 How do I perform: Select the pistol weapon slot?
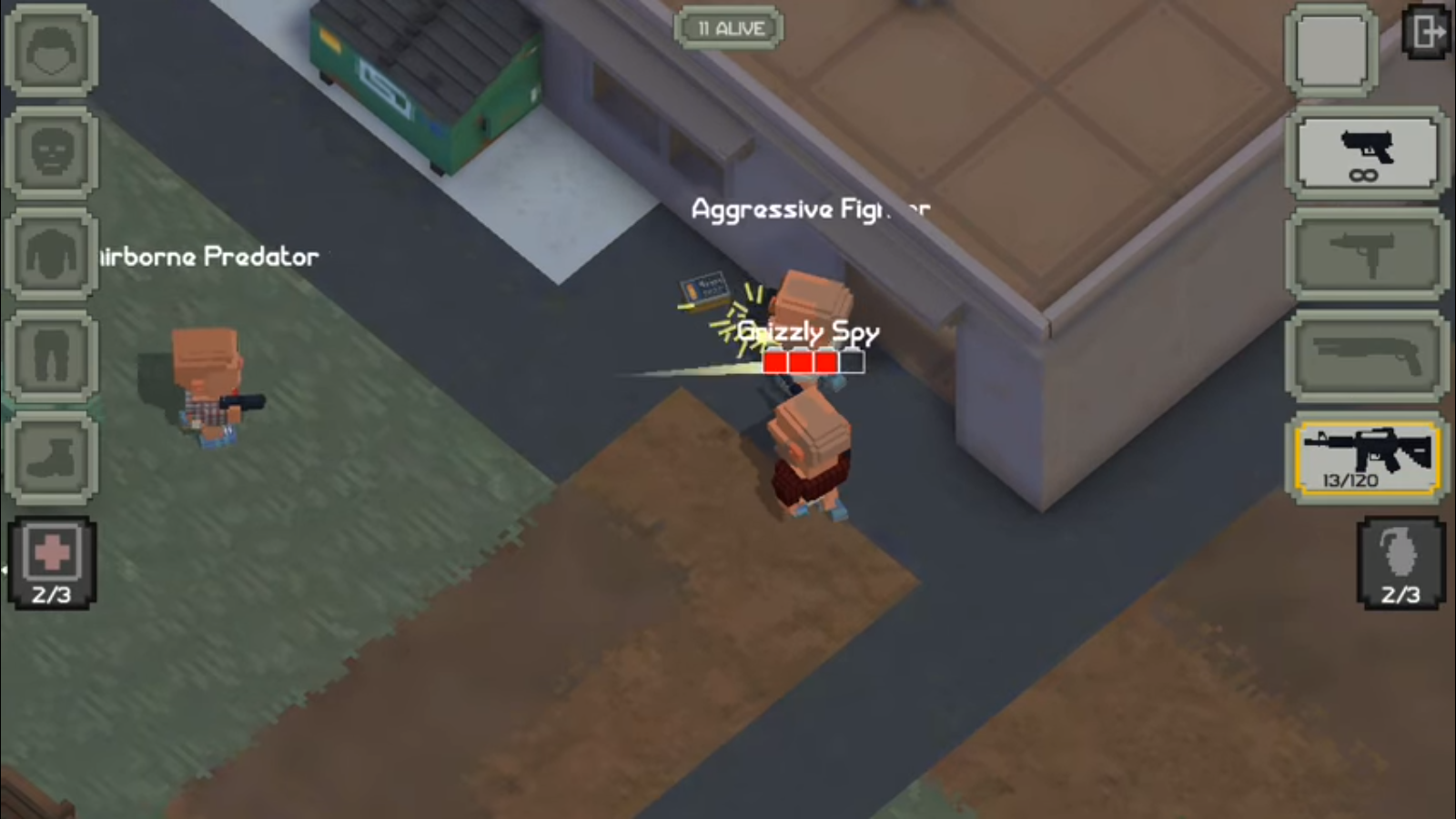(1366, 153)
